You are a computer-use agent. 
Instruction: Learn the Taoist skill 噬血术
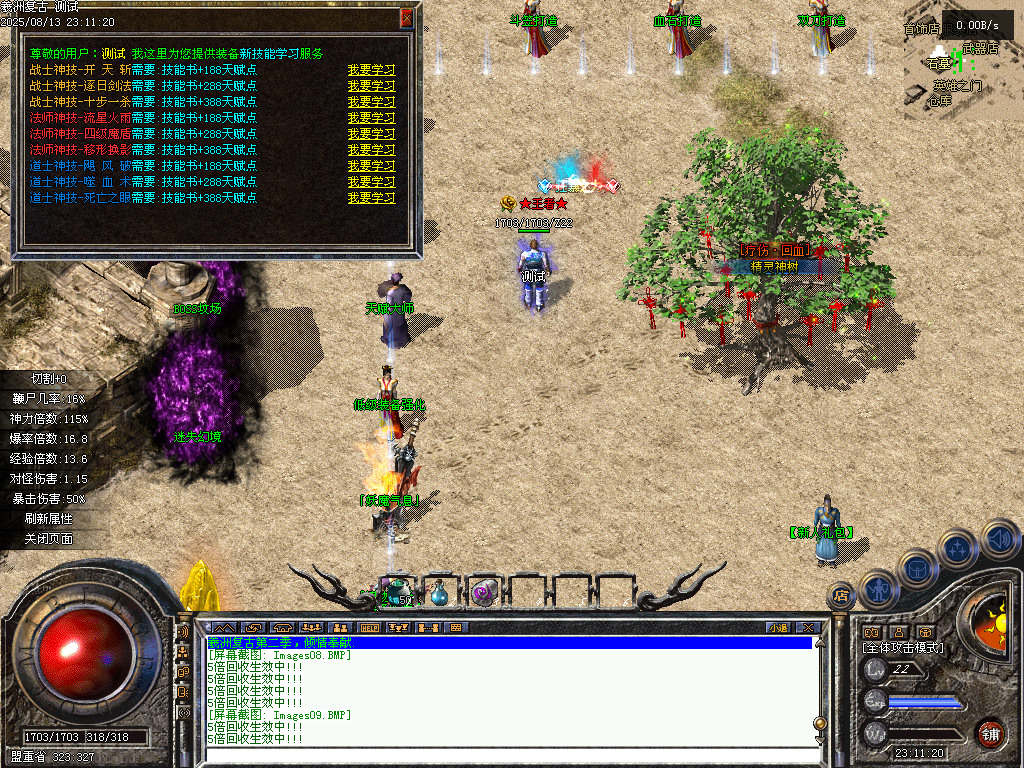[x=371, y=182]
